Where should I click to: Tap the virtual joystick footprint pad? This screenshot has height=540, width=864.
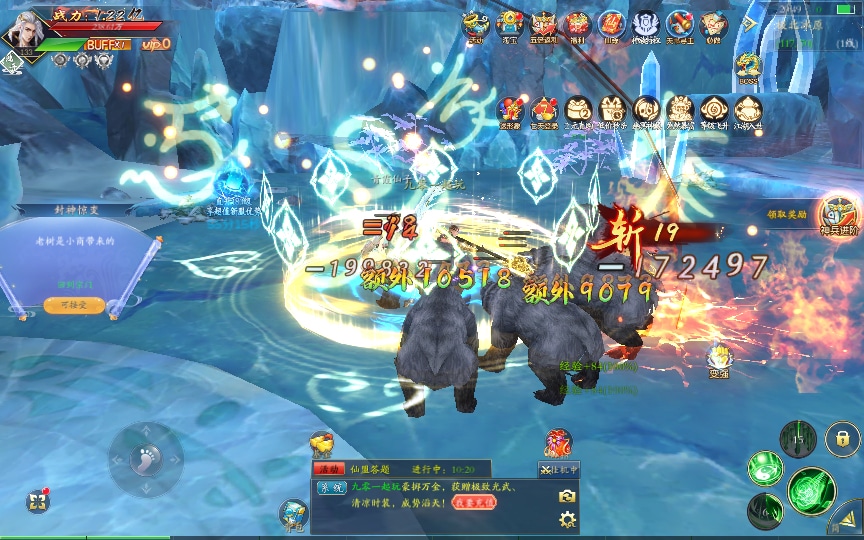[146, 460]
